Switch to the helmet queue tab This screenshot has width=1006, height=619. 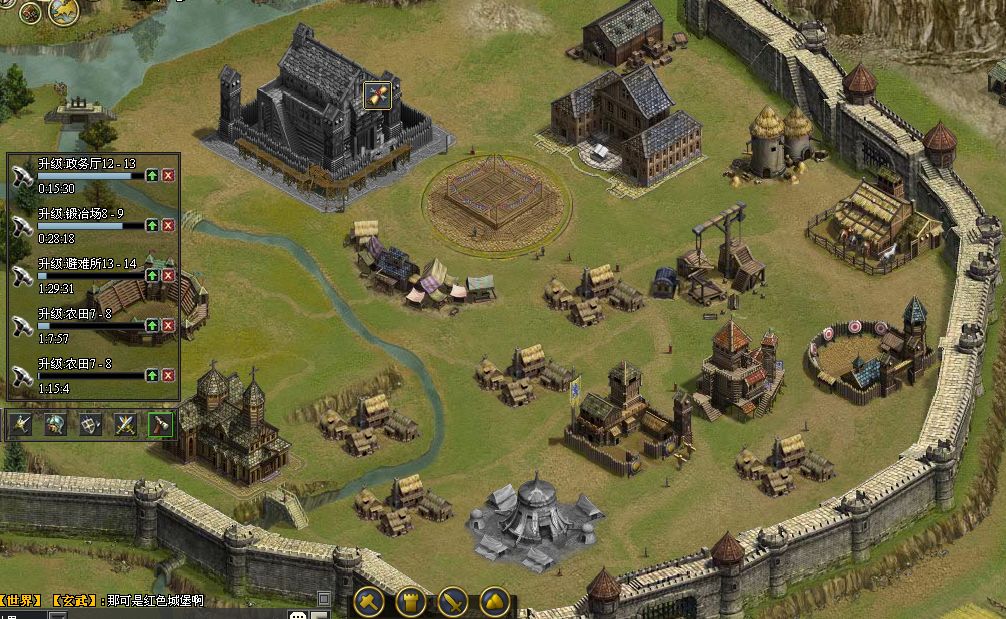(x=56, y=424)
